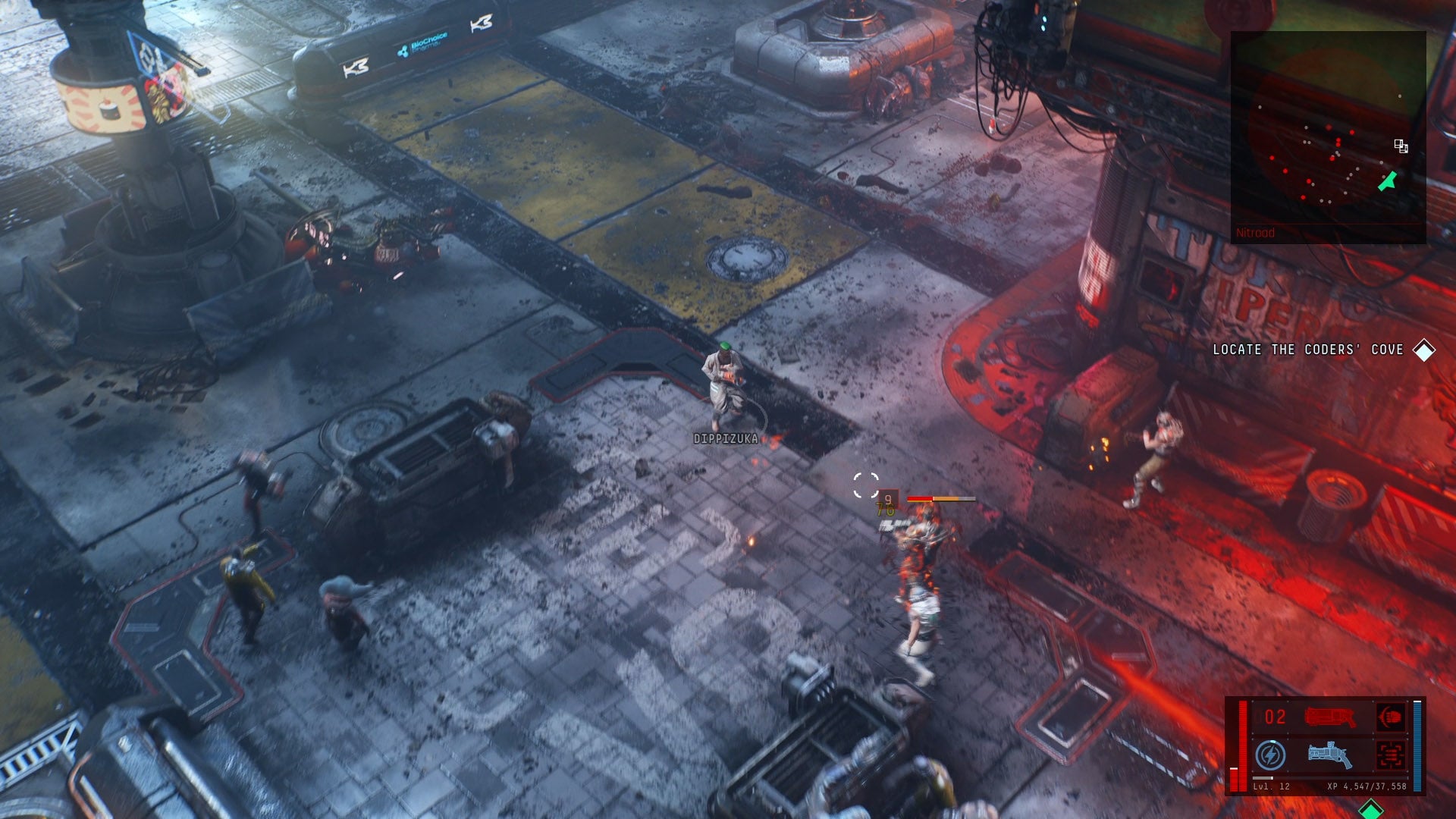Image resolution: width=1456 pixels, height=819 pixels.
Task: Click the red melee fist icon
Action: coord(1392,717)
